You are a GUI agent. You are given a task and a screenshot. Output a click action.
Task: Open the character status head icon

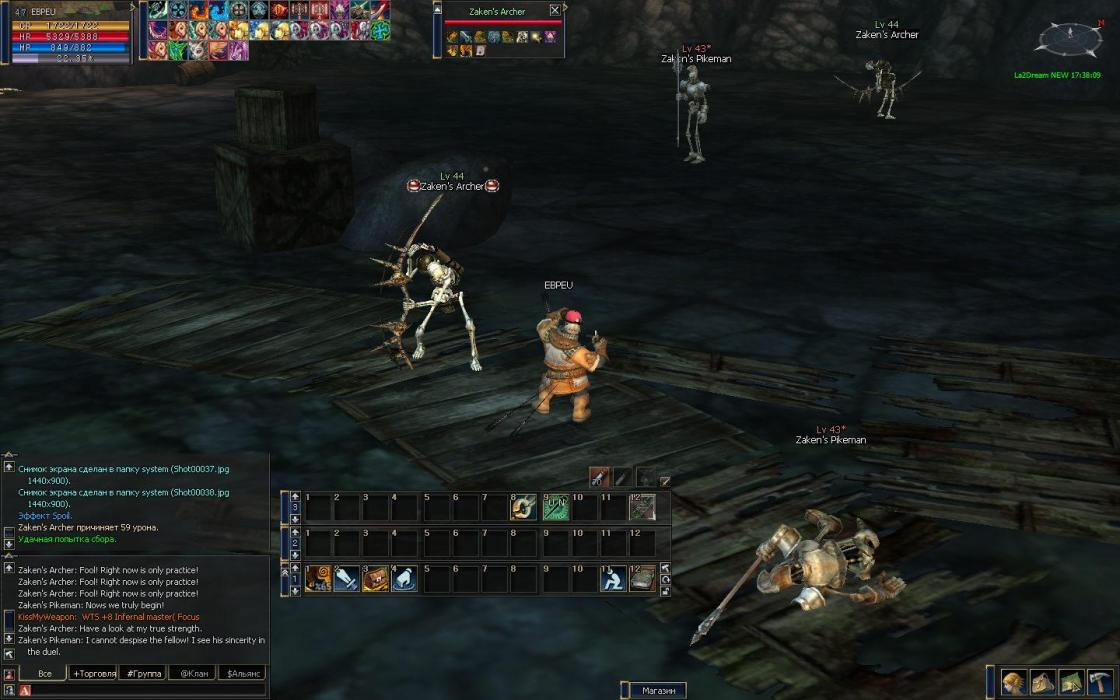tap(1014, 682)
